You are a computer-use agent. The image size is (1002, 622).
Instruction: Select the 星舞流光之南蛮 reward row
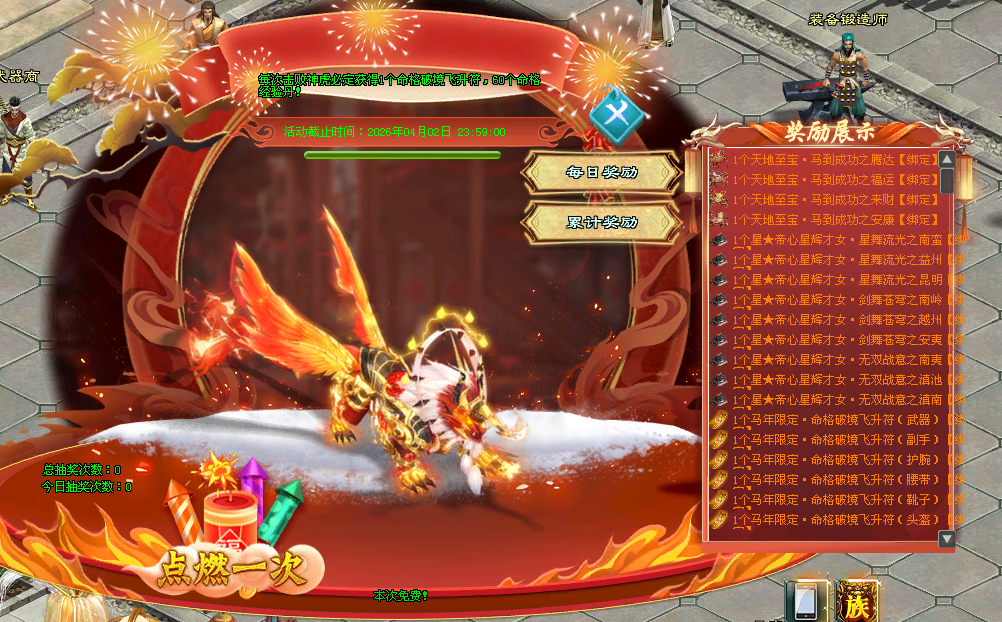840,240
